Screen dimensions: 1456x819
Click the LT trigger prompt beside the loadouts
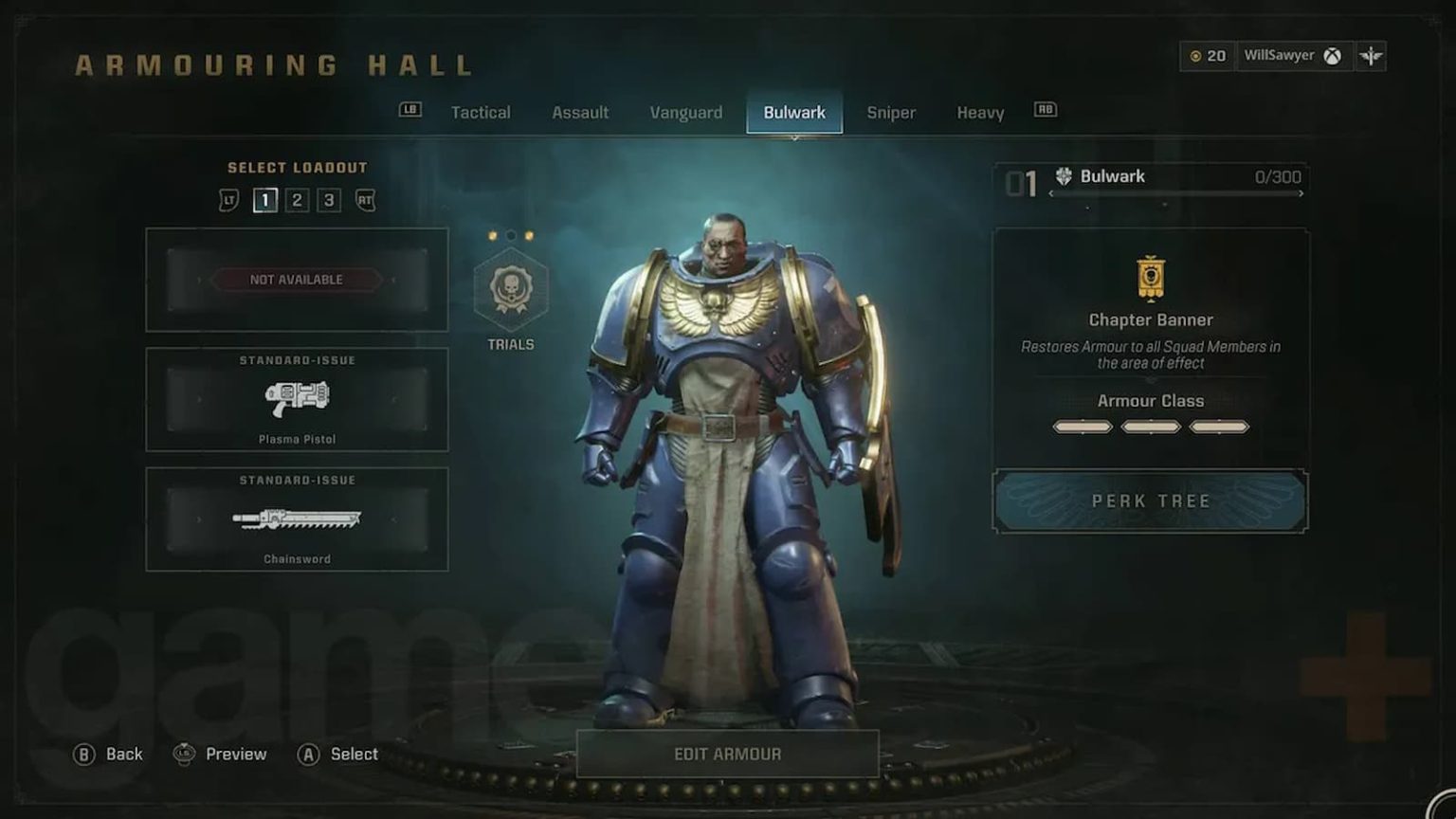coord(230,200)
